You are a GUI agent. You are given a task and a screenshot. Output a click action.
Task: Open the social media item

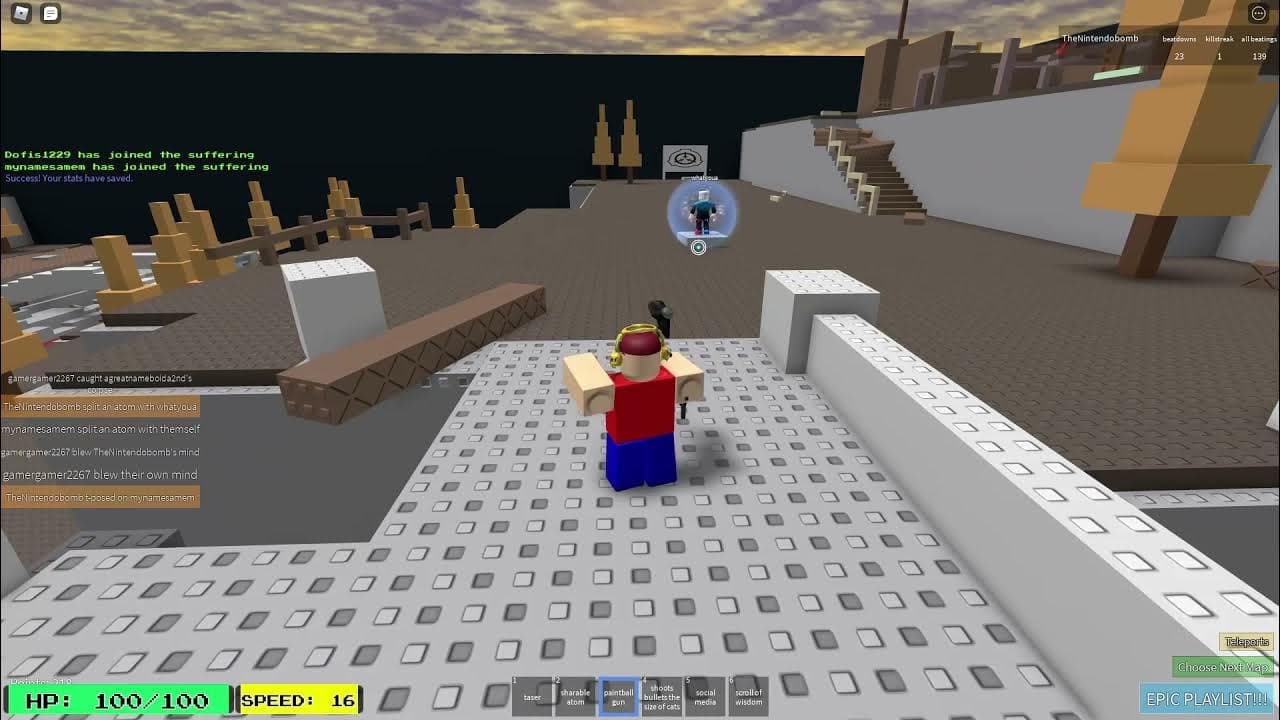(x=705, y=697)
